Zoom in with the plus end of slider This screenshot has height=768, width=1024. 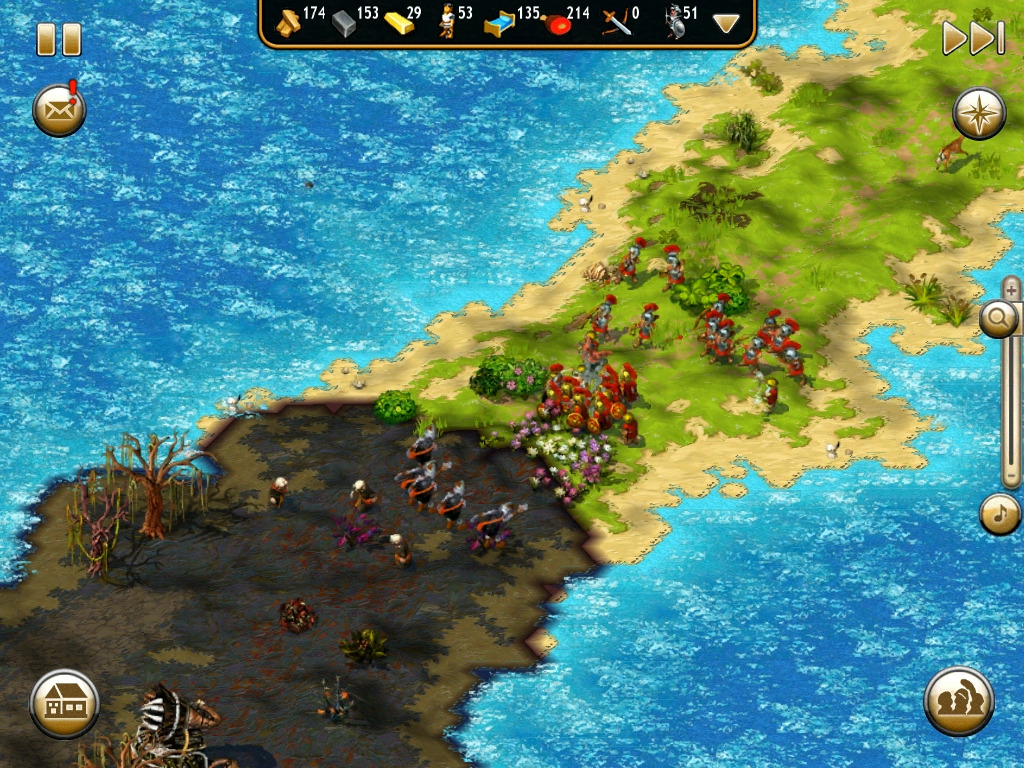coord(1012,289)
